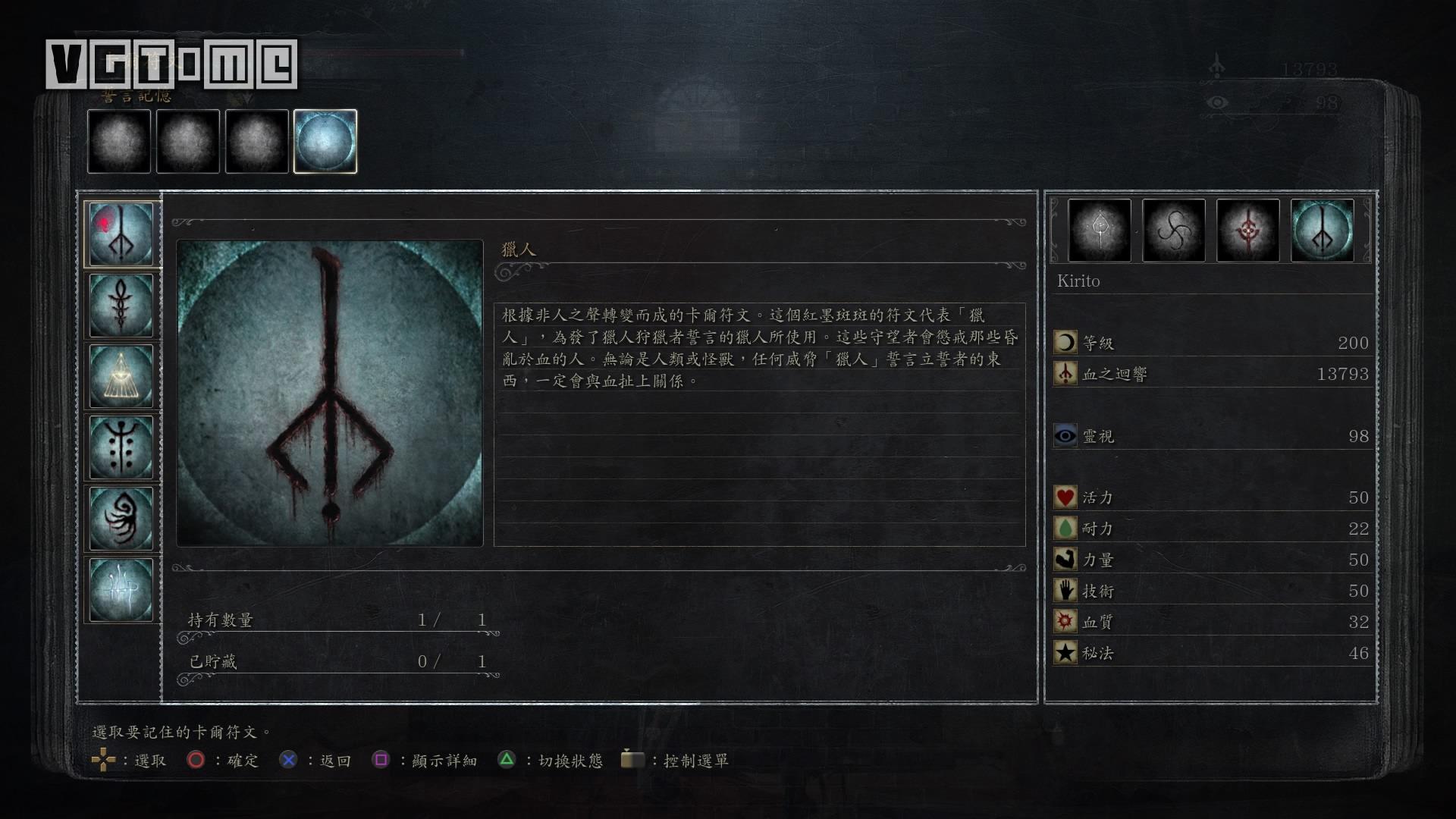Select equipped four-armed swirl rune slot
Screen dimensions: 1456x819
1173,231
